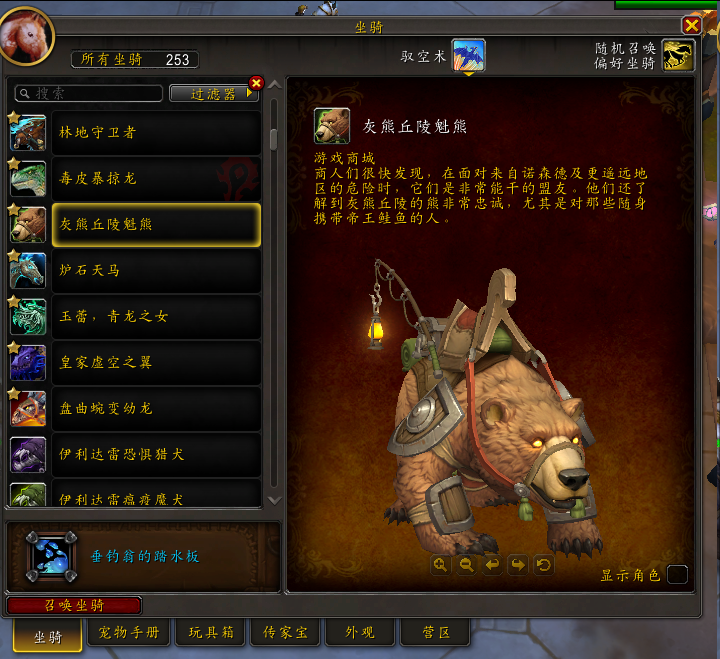Switch to the 宠物手册 tab
Screen dimensions: 720x659
click(130, 632)
